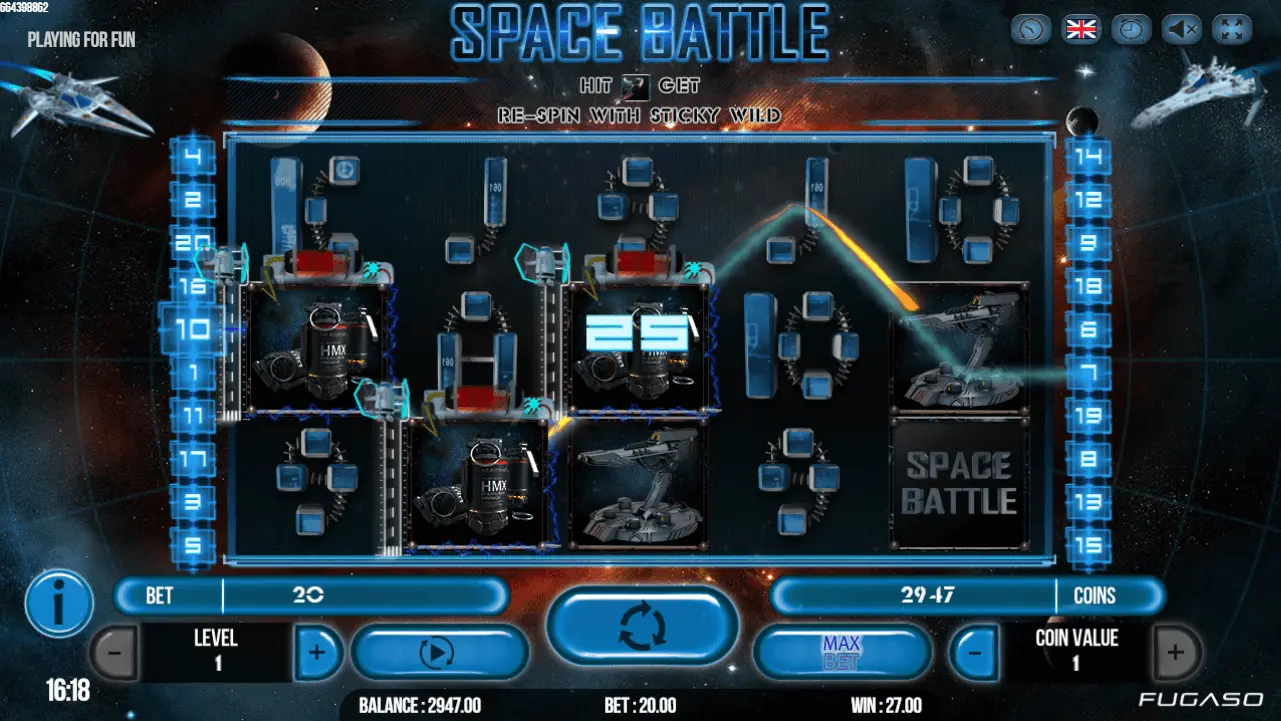Open the alarm clock icon
This screenshot has width=1281, height=721.
[x=1131, y=29]
